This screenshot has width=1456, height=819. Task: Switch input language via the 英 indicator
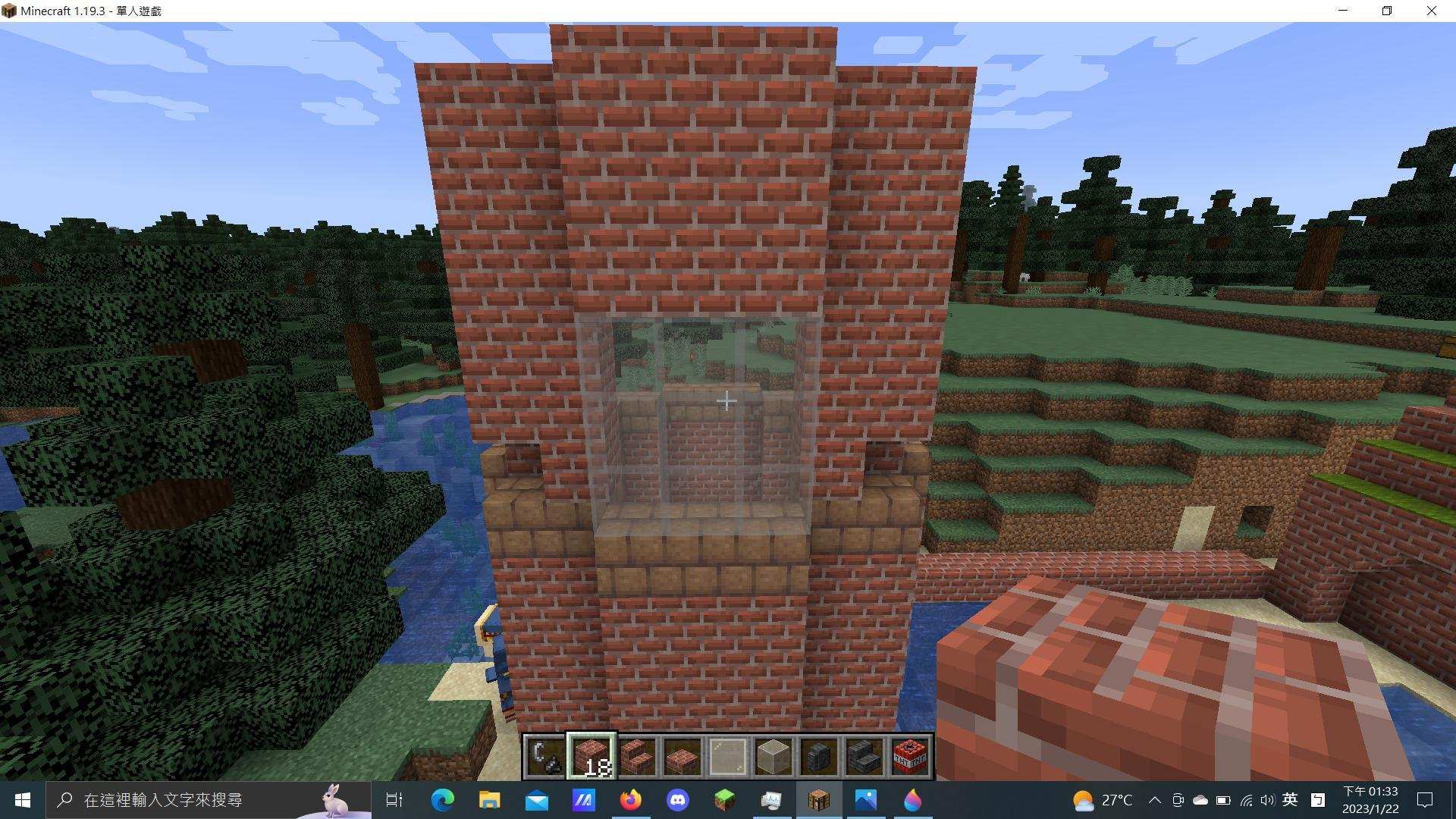(x=1291, y=802)
